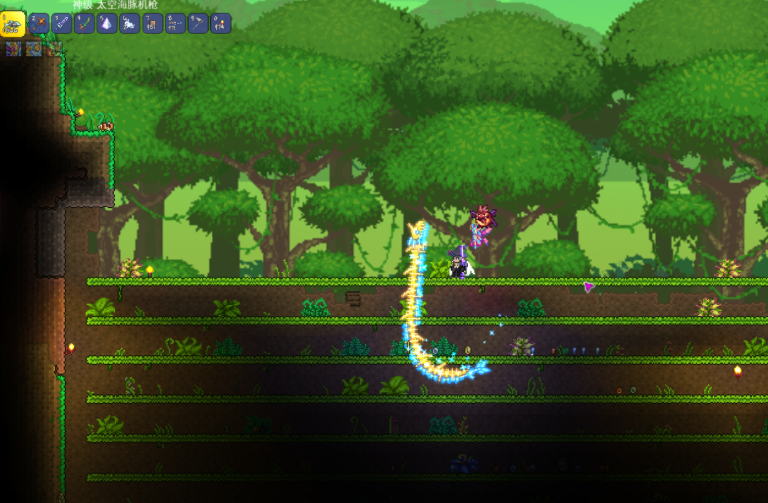Screen dimensions: 768x503
Task: Switch to the torch stack in slot 0
Action: 221,23
